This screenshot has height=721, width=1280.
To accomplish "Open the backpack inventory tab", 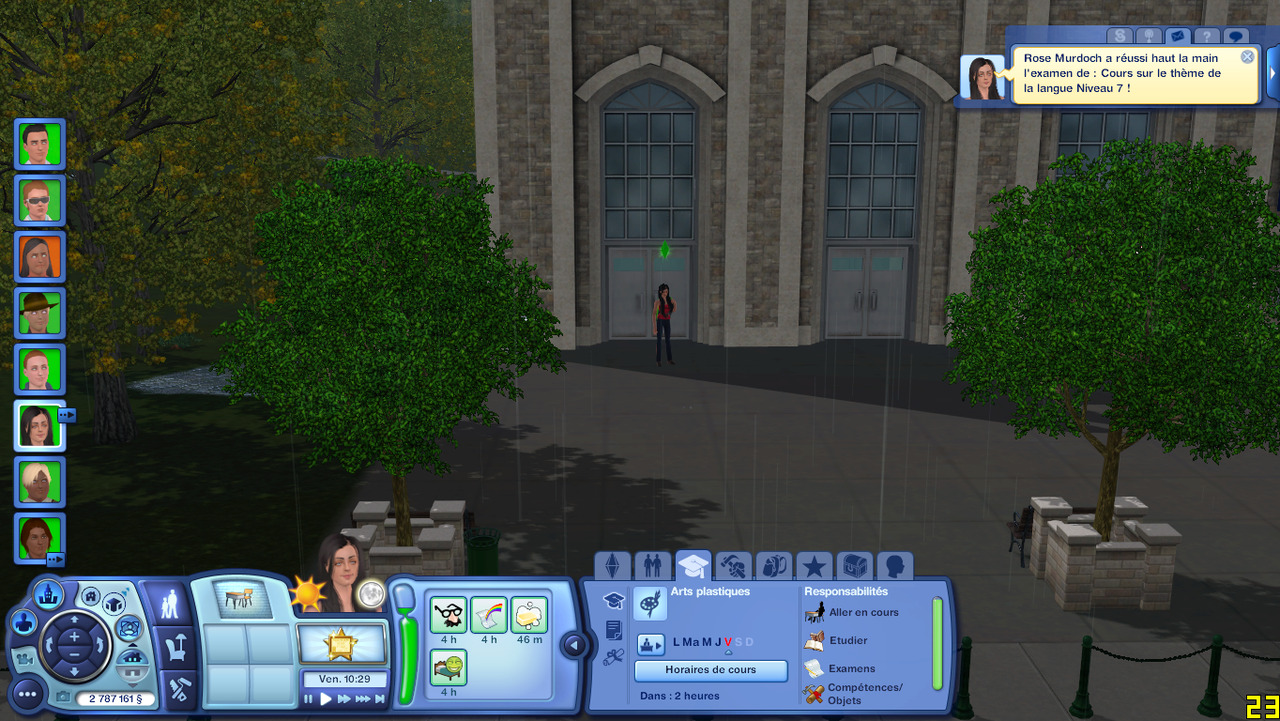I will 773,567.
